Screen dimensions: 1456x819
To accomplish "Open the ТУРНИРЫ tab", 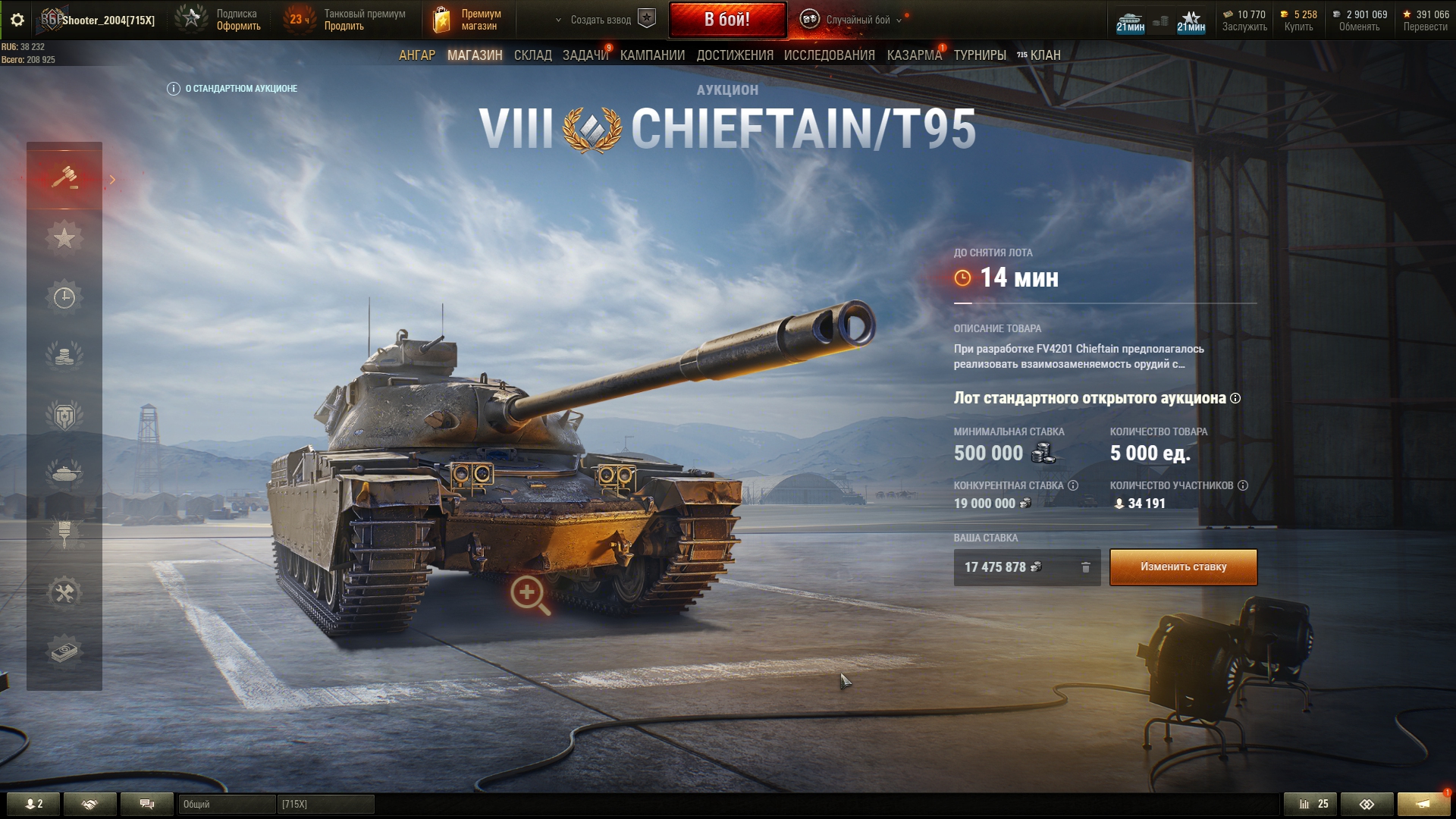I will 980,55.
